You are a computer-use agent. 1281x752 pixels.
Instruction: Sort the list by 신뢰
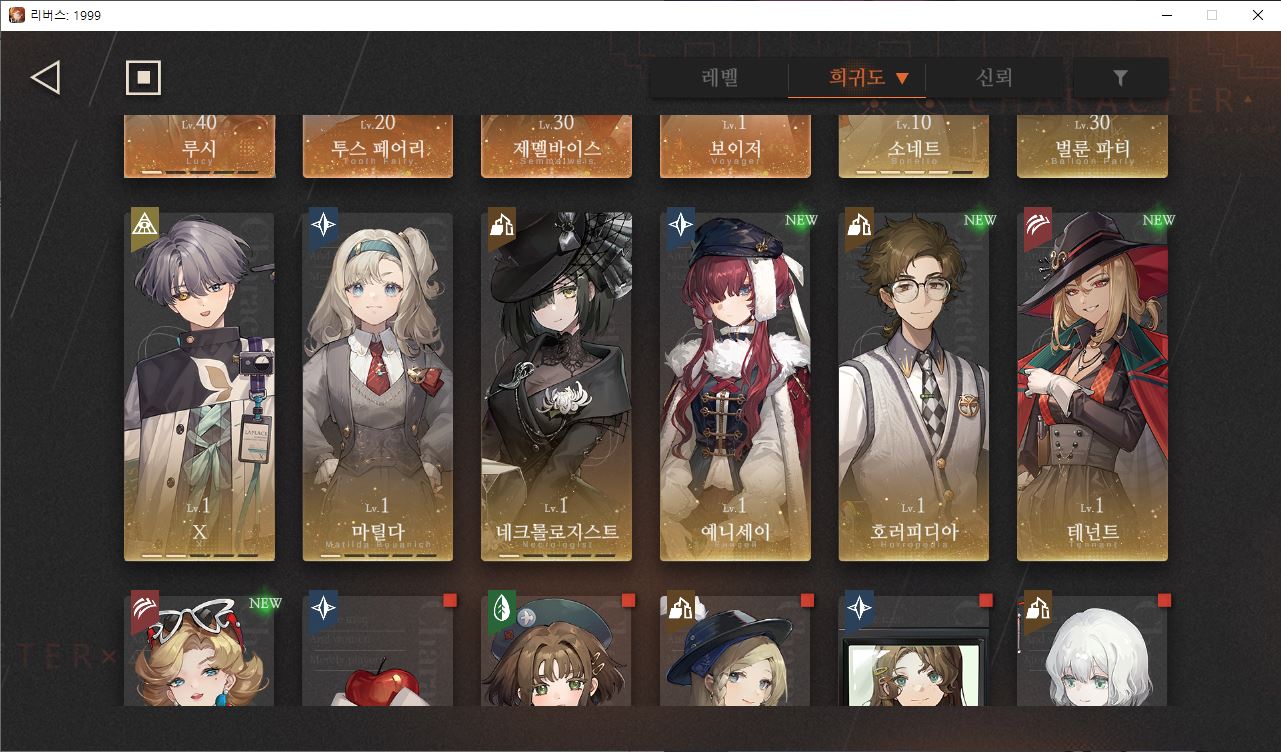coord(994,78)
